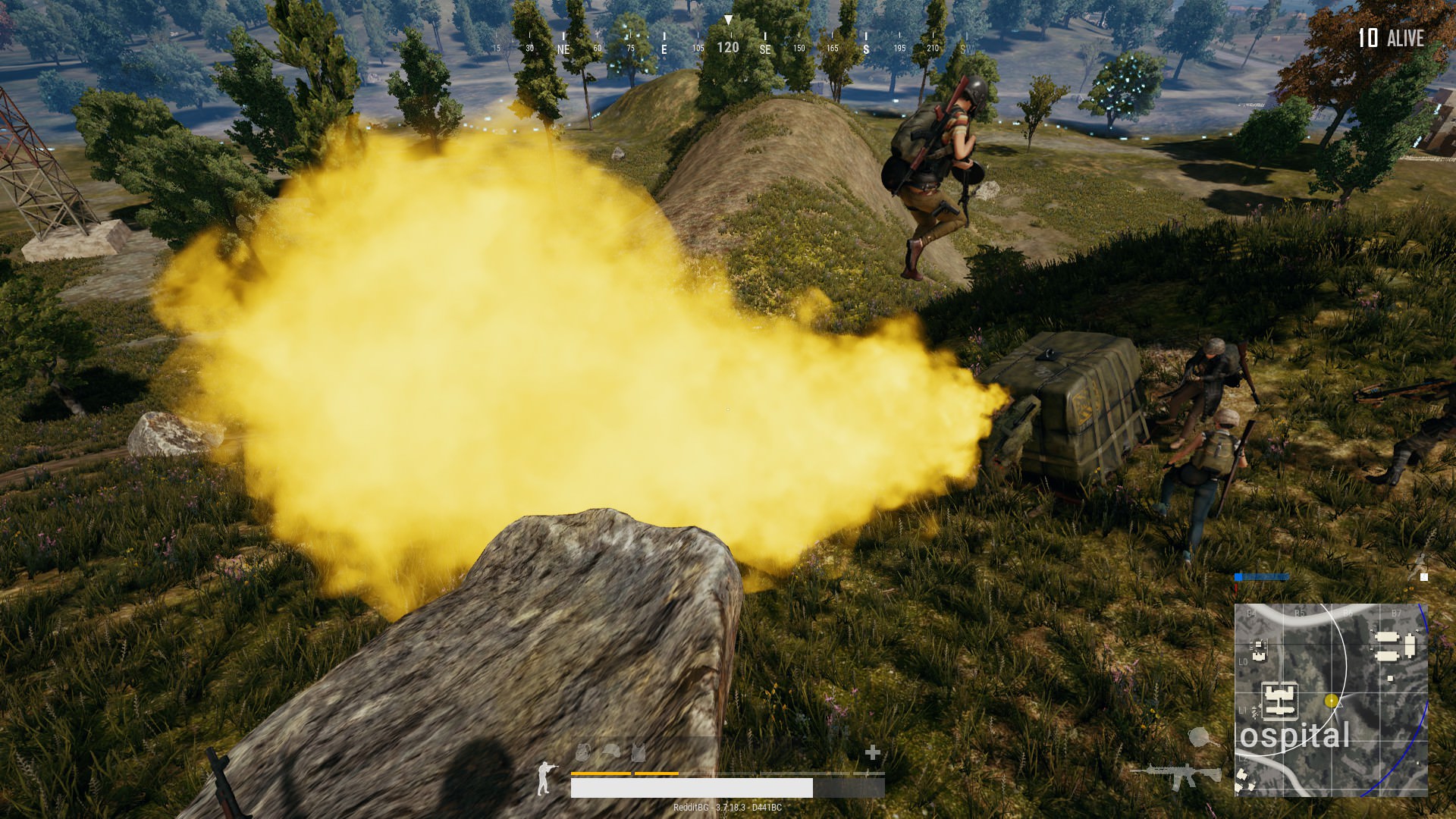Click the white plus healing icon
Screen dimensions: 1456x819
click(x=872, y=754)
